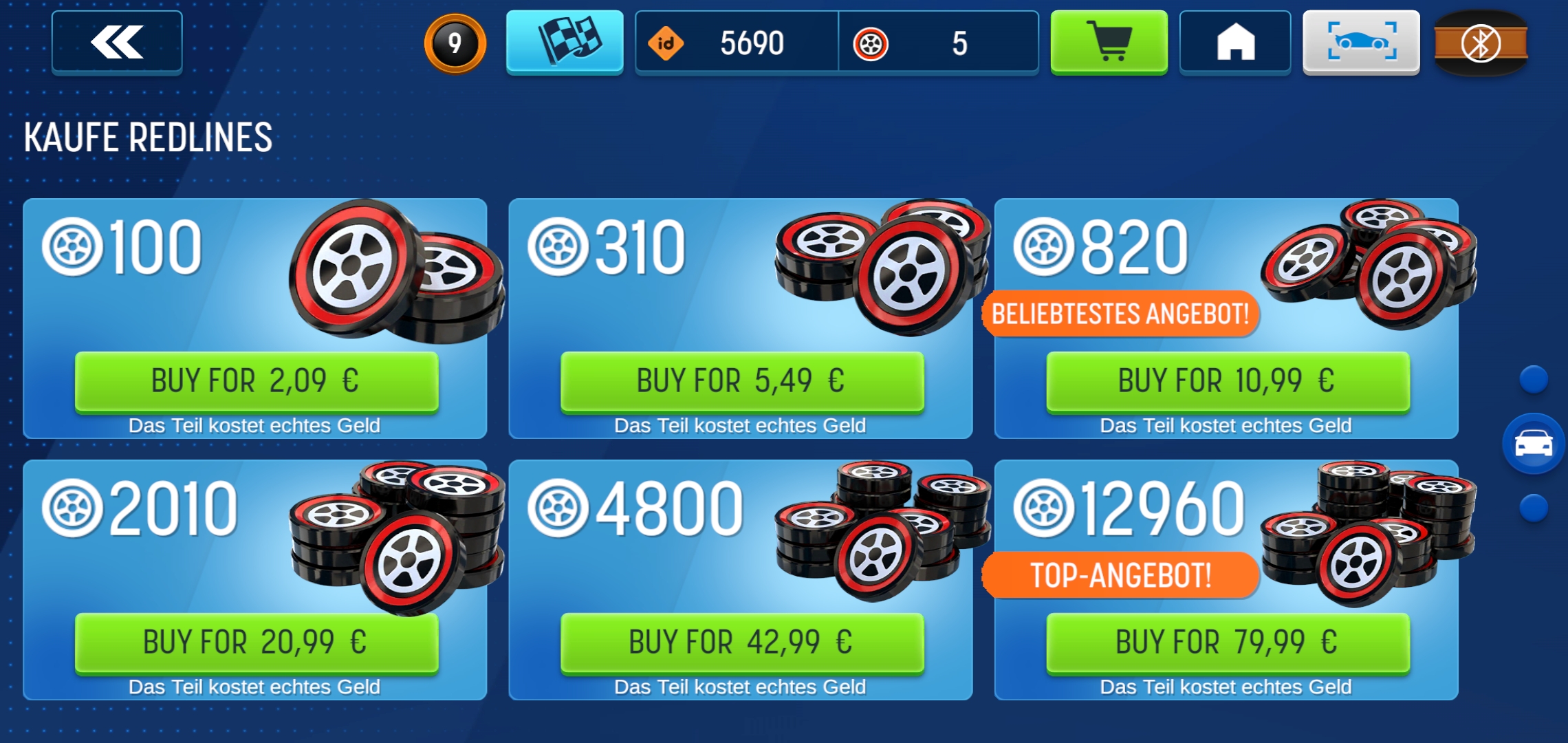
Task: Tap the player level 9 badge
Action: point(455,43)
